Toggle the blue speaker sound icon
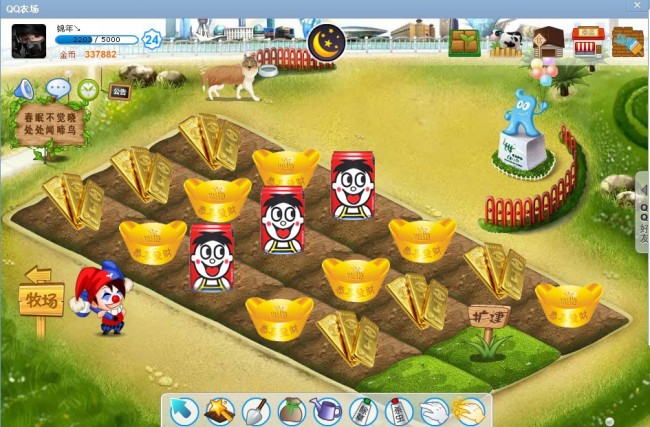Viewport: 650px width, 427px height. coord(24,89)
